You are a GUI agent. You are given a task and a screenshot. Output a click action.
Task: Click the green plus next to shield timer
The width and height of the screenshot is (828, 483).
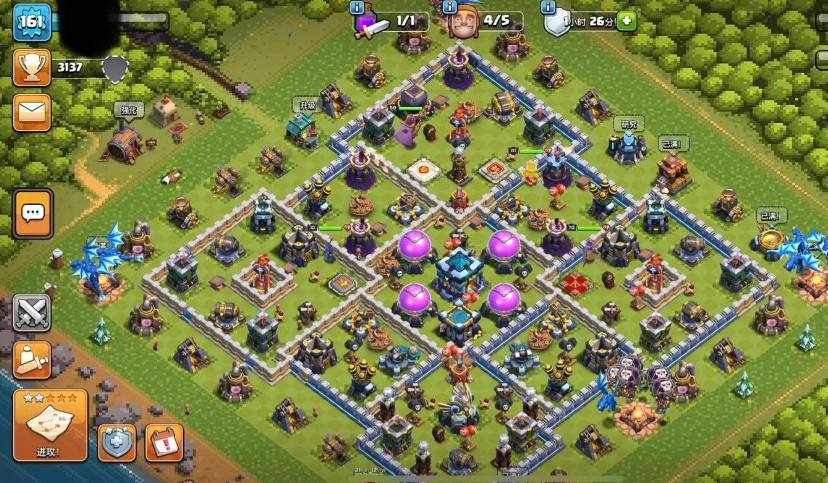(626, 20)
